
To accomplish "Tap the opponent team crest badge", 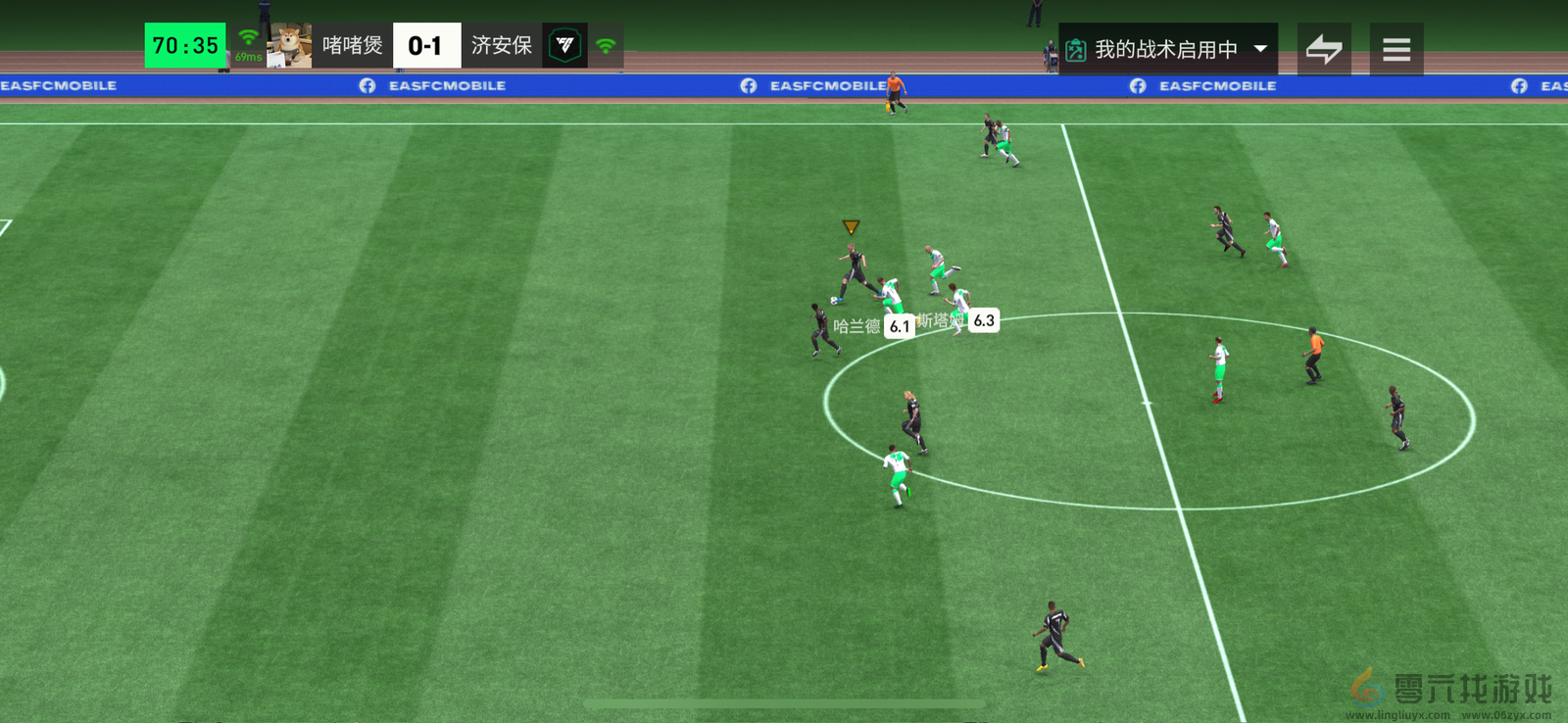I will [564, 46].
